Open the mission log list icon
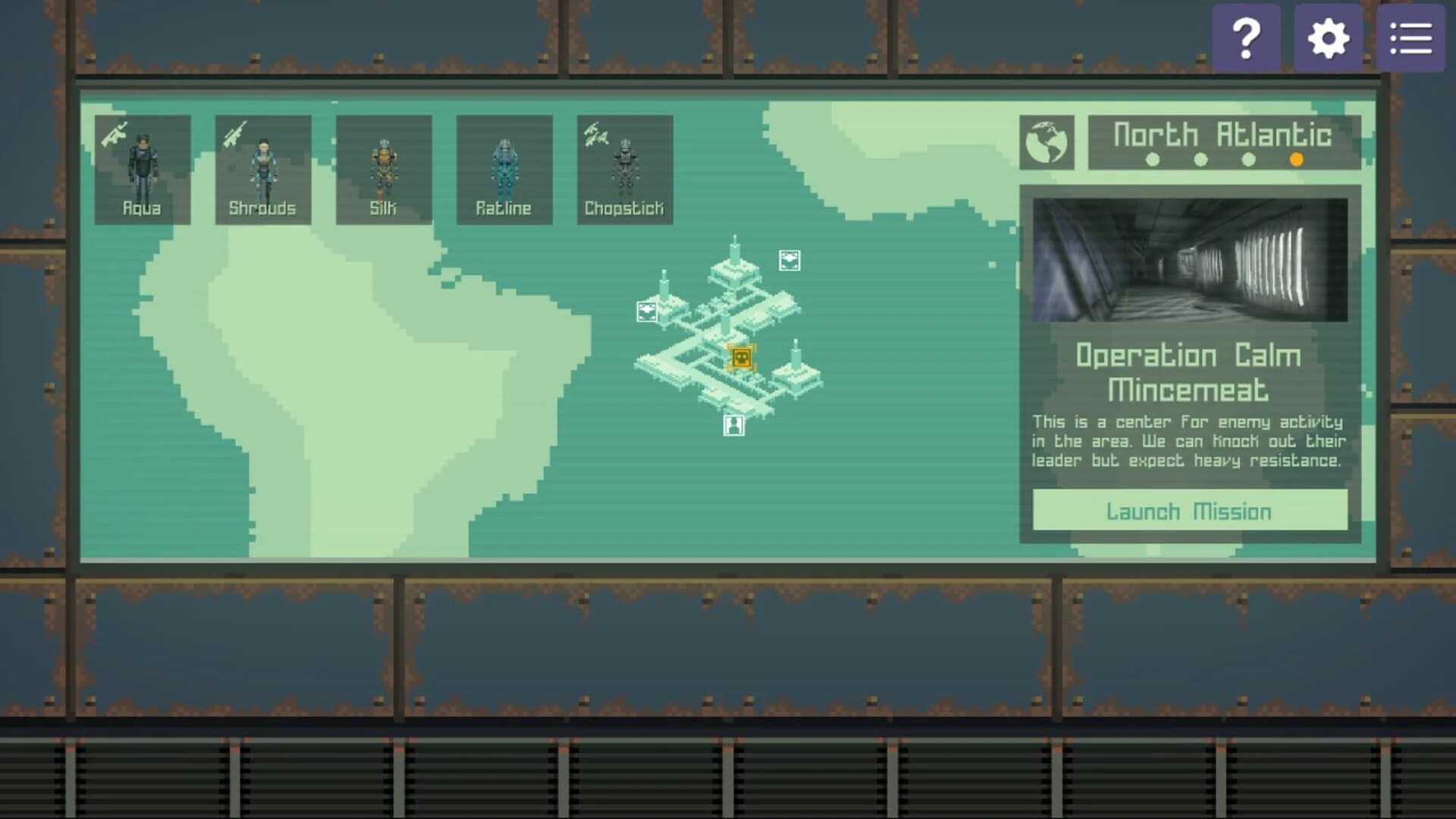The image size is (1456, 819). point(1410,36)
